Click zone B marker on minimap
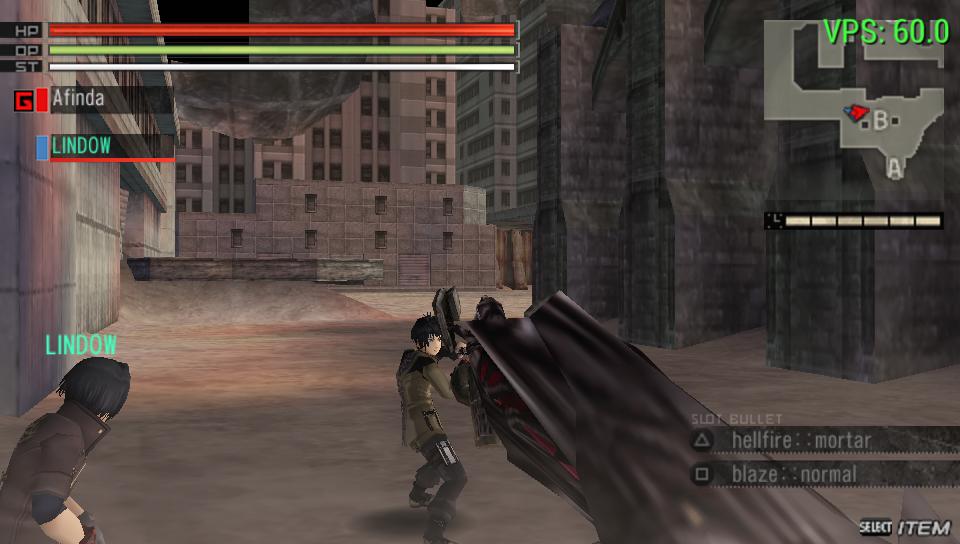 pyautogui.click(x=880, y=121)
